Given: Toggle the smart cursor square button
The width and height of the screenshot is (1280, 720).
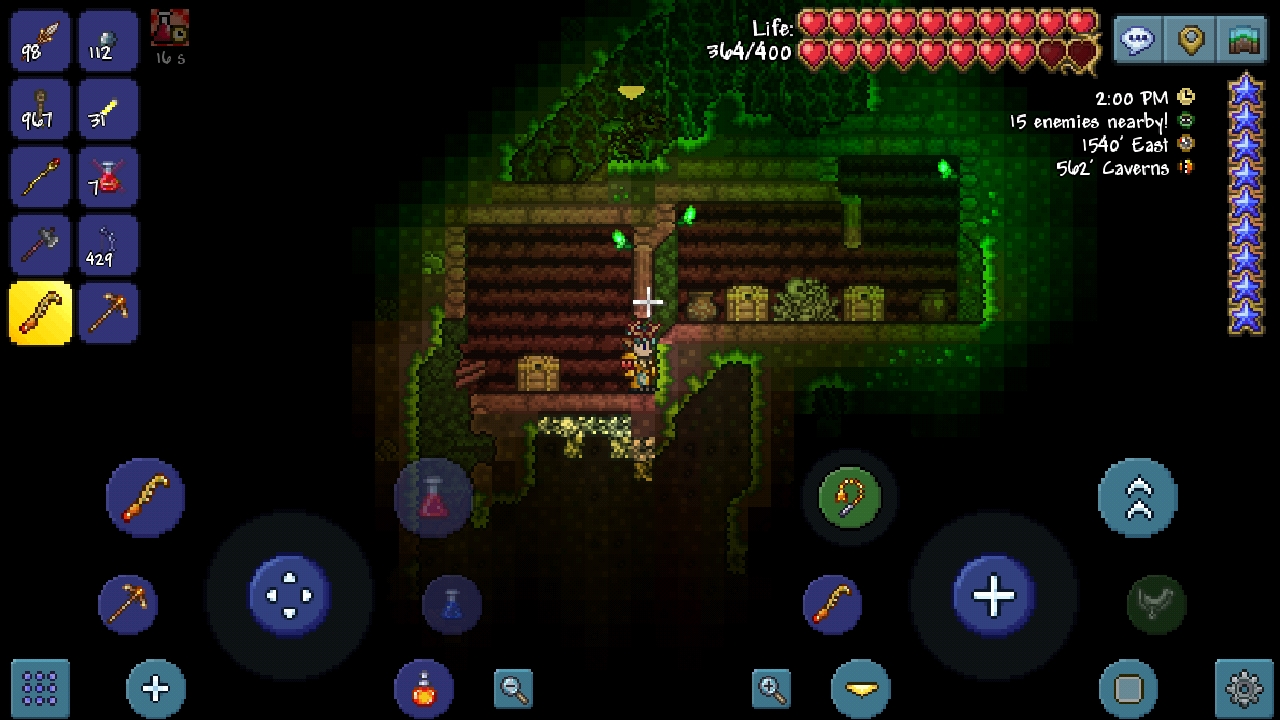Looking at the screenshot, I should [1130, 688].
